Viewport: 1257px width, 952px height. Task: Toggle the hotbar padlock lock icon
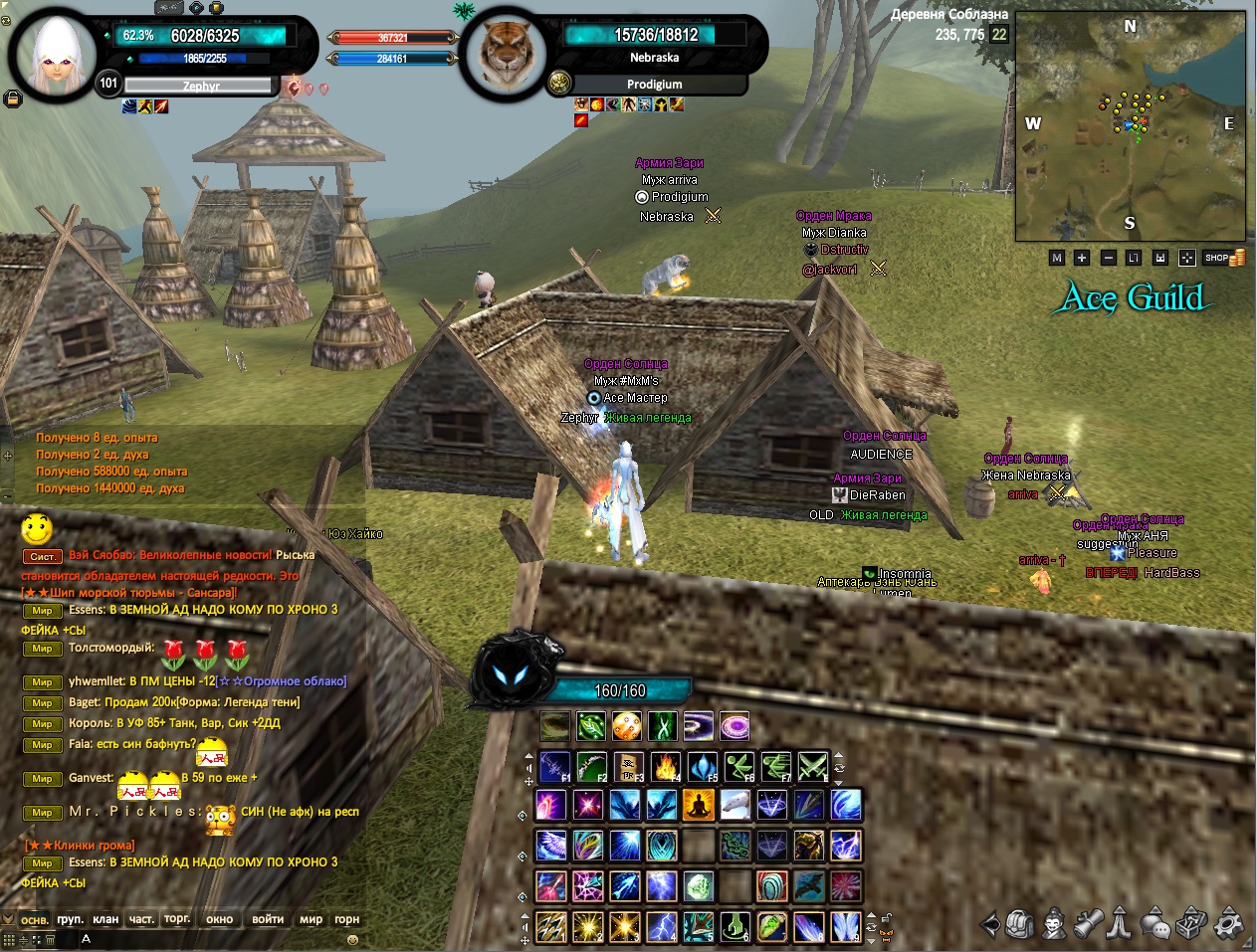[x=885, y=918]
